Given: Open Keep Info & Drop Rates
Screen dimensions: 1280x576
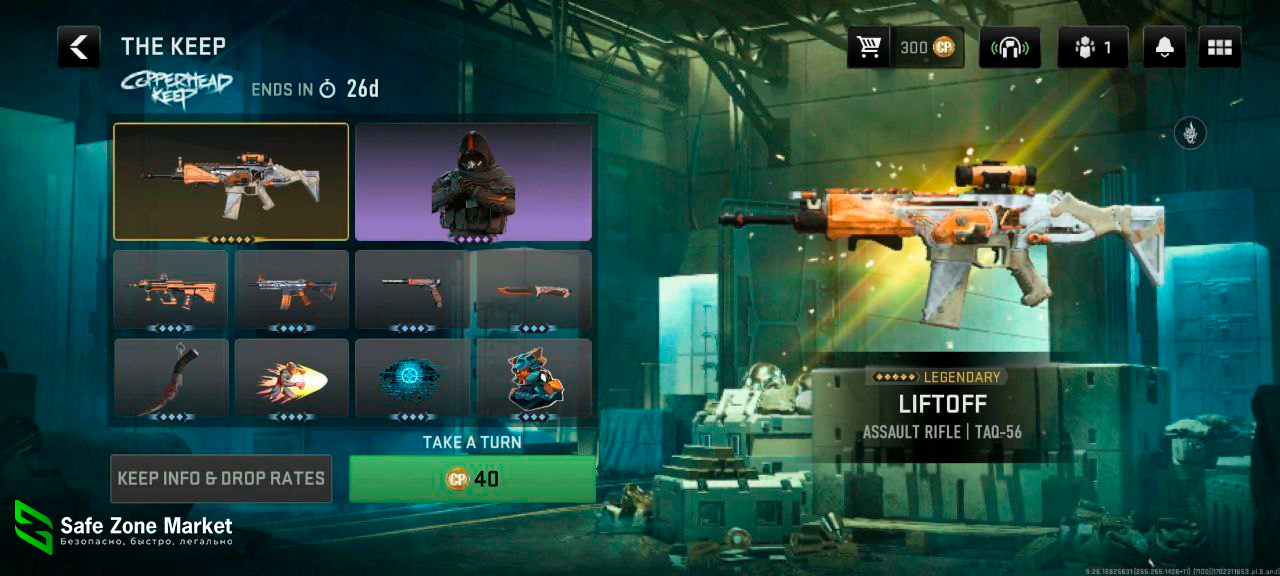Looking at the screenshot, I should click(221, 479).
